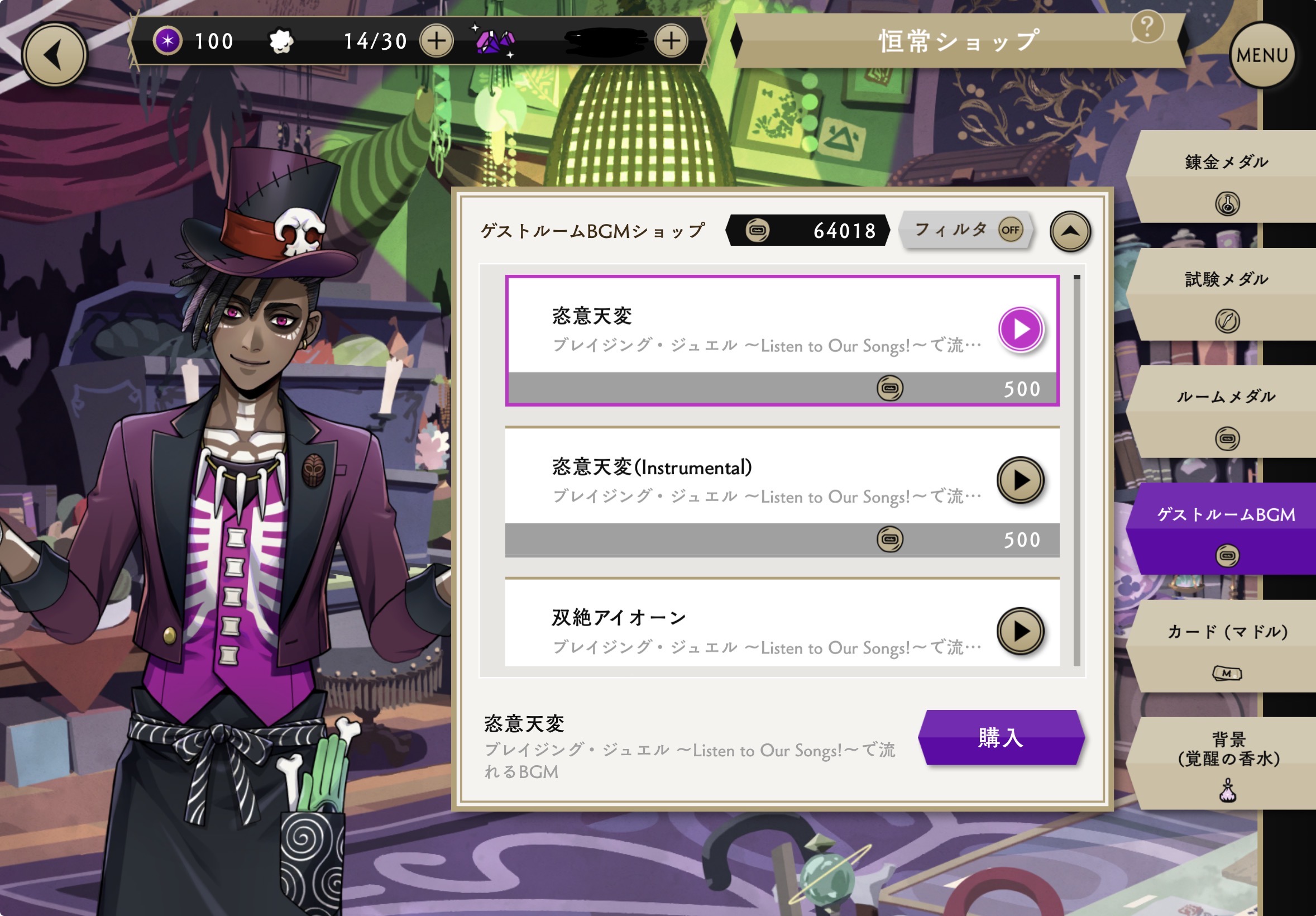Switch to the ルームメダル shop tab
Viewport: 1316px width, 916px height.
coord(1227,412)
